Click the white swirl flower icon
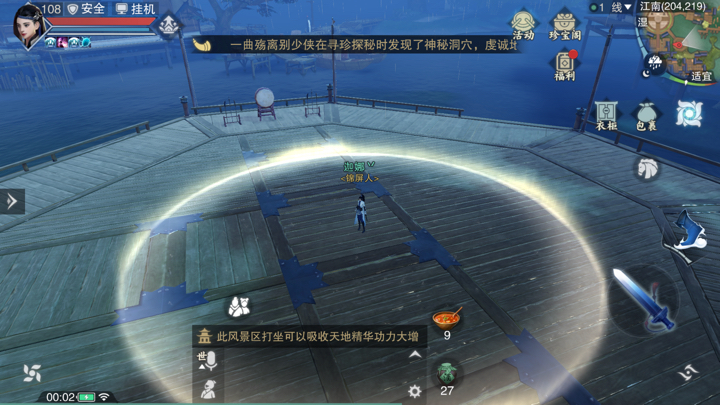 tap(32, 373)
